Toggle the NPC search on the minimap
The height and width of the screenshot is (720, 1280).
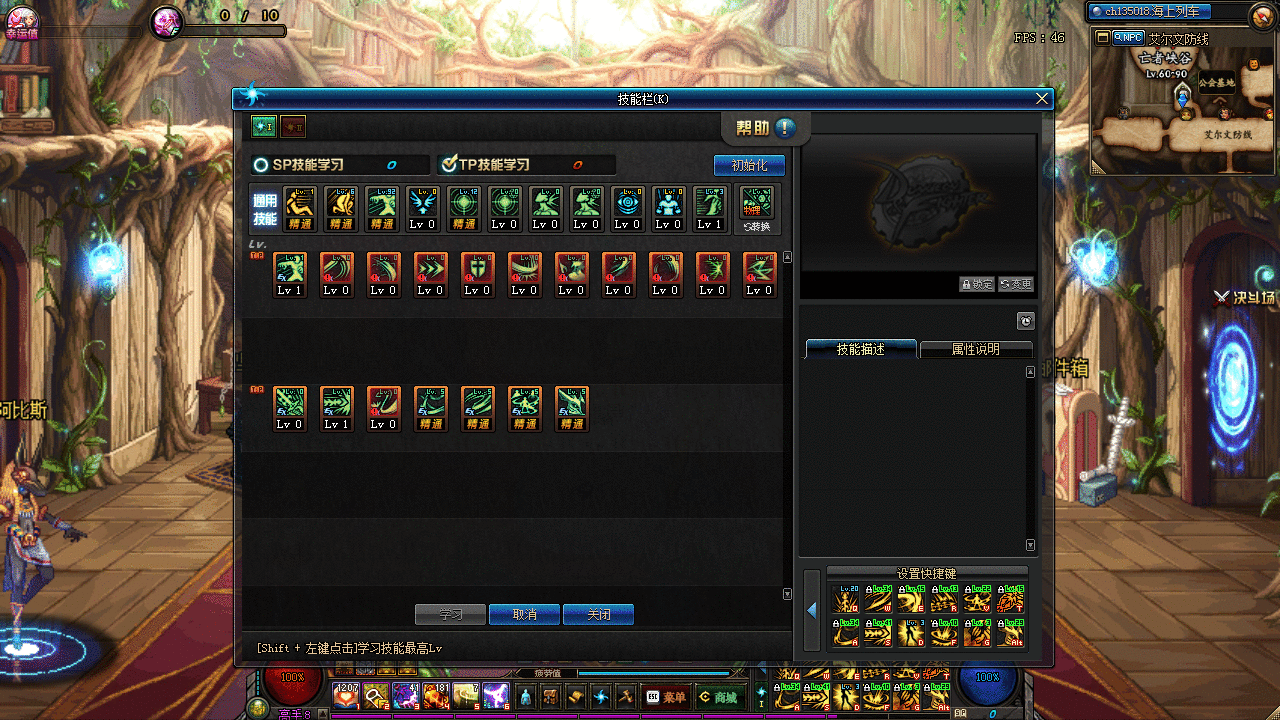click(x=1126, y=38)
